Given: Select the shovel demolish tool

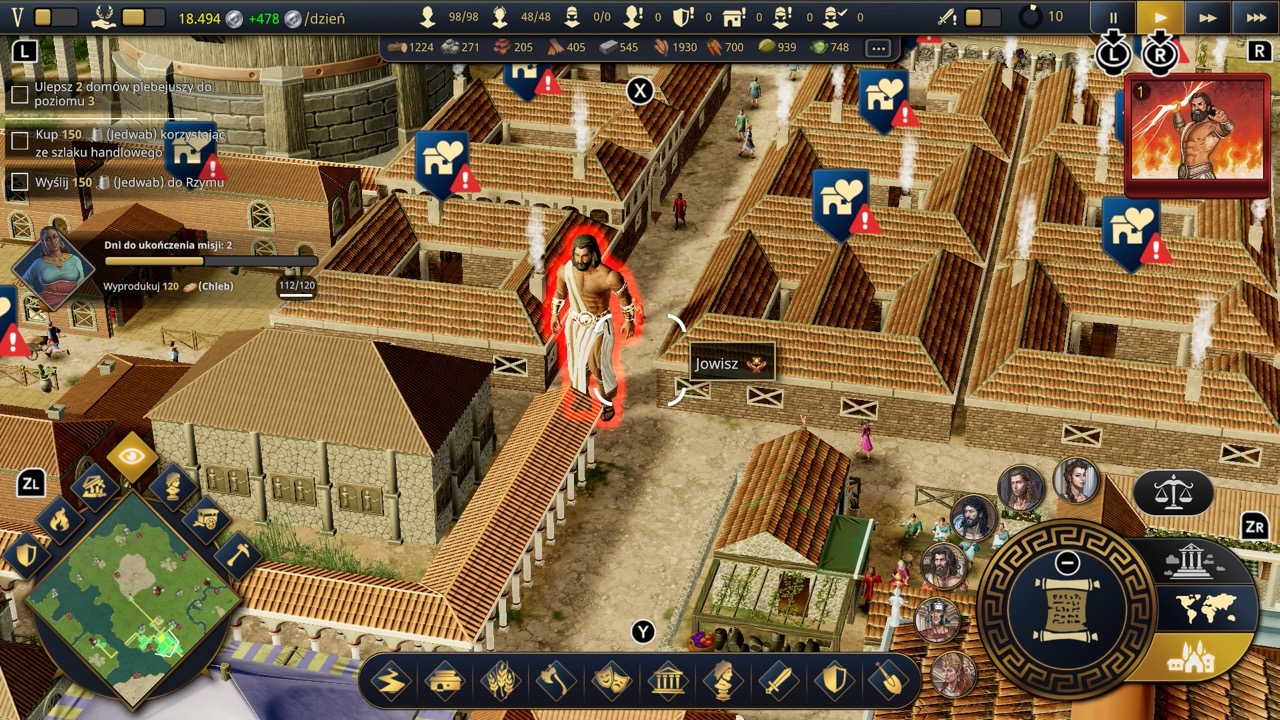Looking at the screenshot, I should pyautogui.click(x=887, y=682).
